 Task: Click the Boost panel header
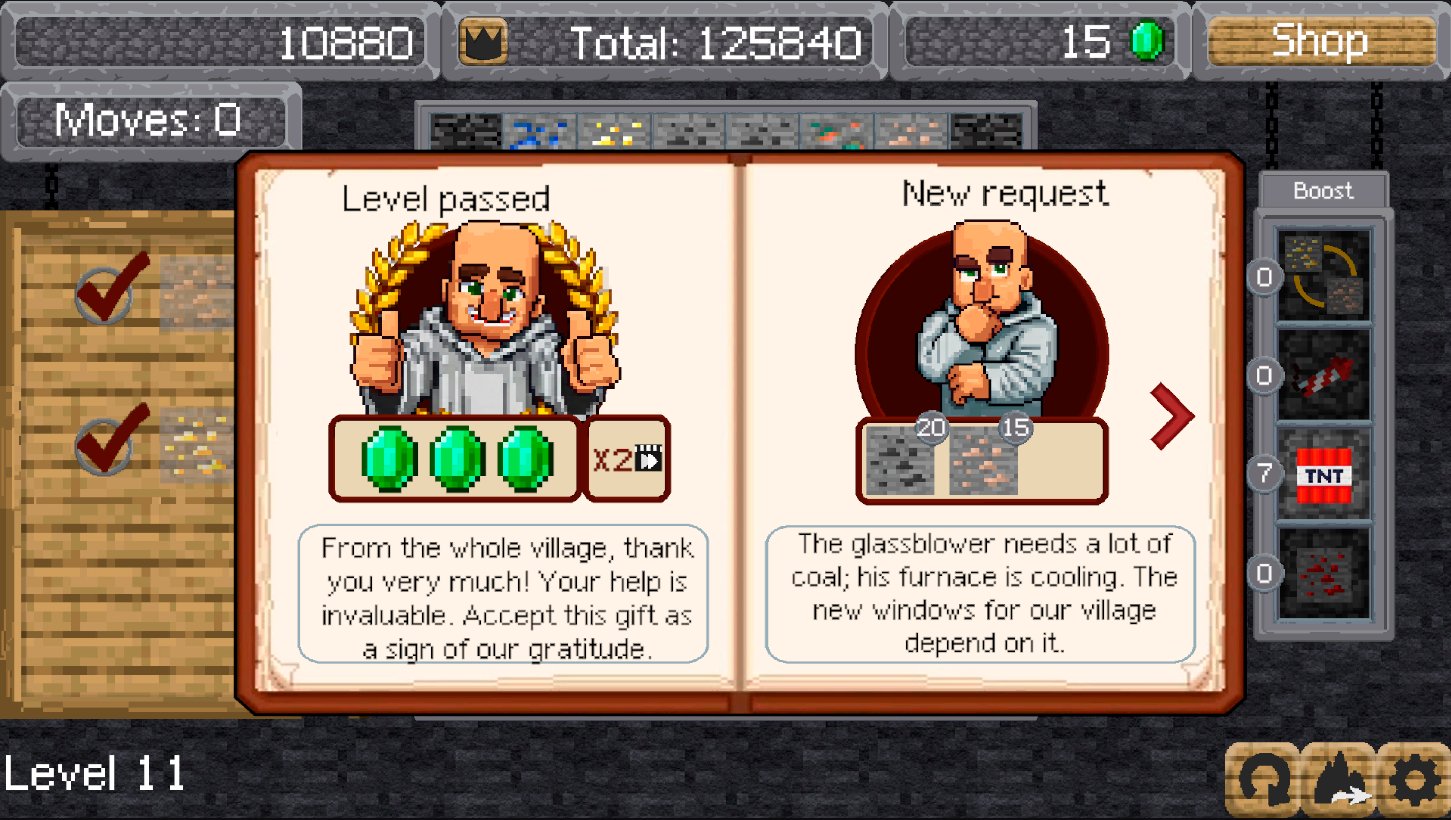[1322, 191]
